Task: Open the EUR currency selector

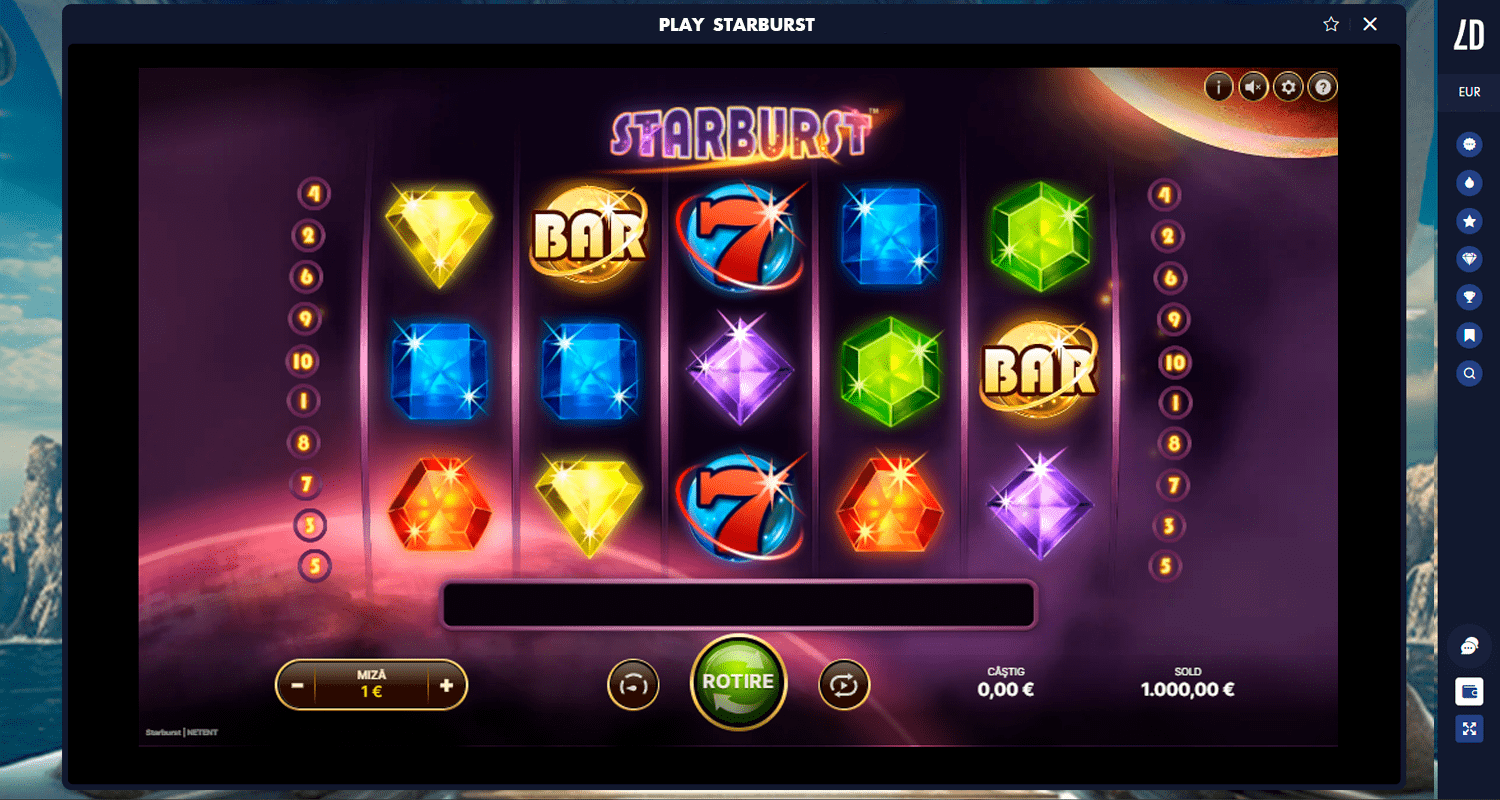Action: [x=1469, y=92]
